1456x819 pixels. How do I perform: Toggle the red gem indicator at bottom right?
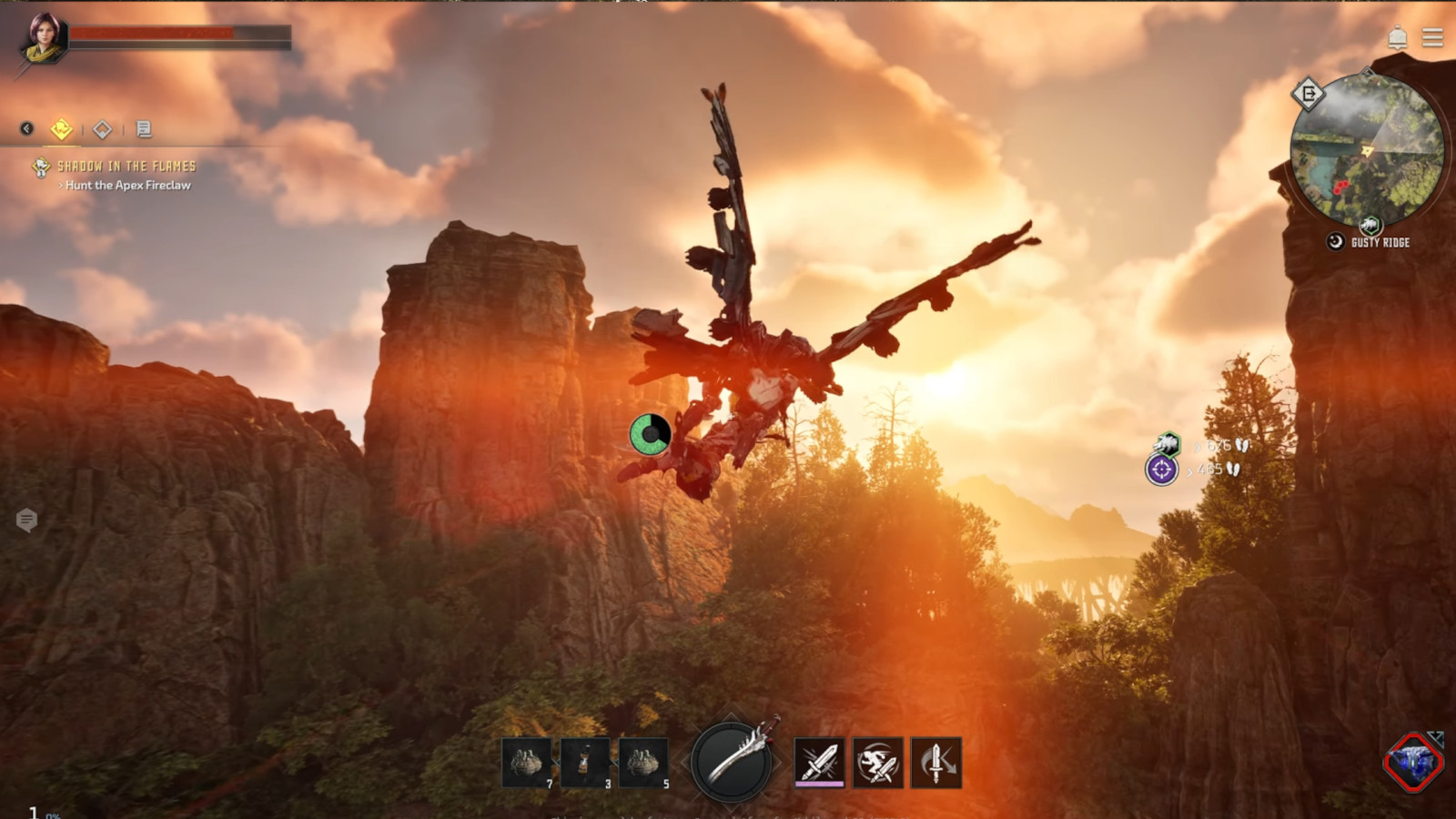tap(1412, 764)
